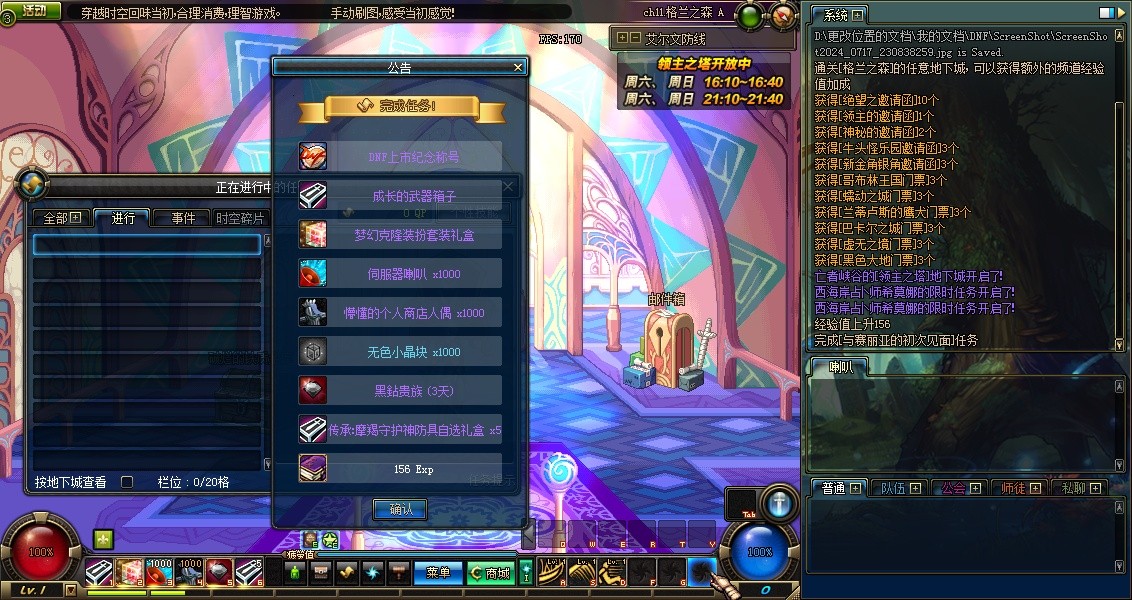The height and width of the screenshot is (600, 1132).
Task: Choose the 私聊 private chat tab
Action: pos(1079,488)
